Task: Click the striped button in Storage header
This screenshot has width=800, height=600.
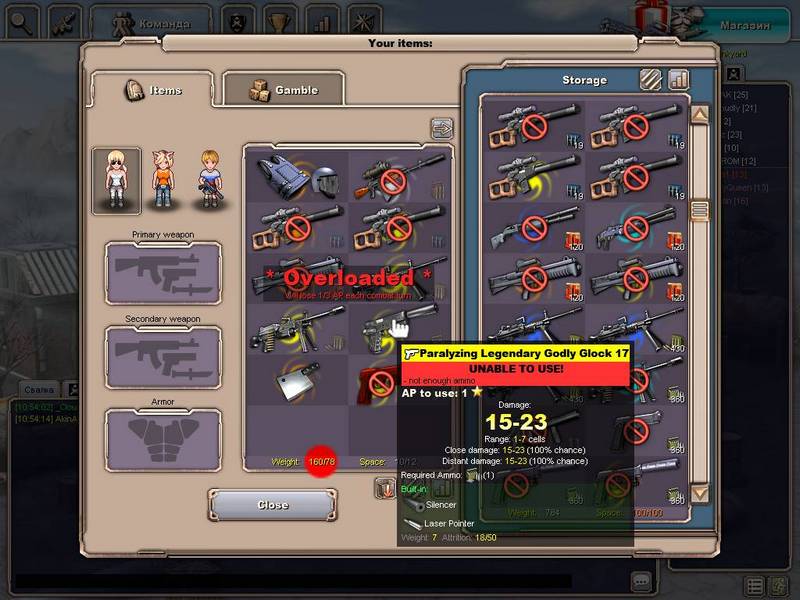Action: pyautogui.click(x=651, y=79)
